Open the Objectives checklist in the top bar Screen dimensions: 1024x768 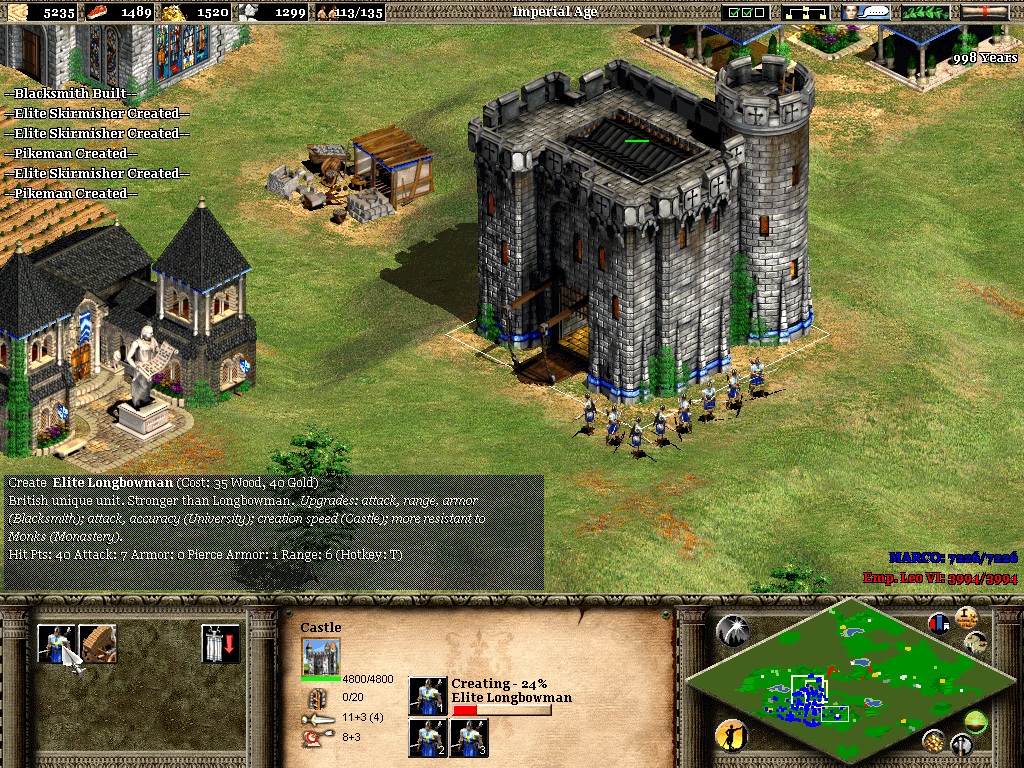click(x=747, y=12)
